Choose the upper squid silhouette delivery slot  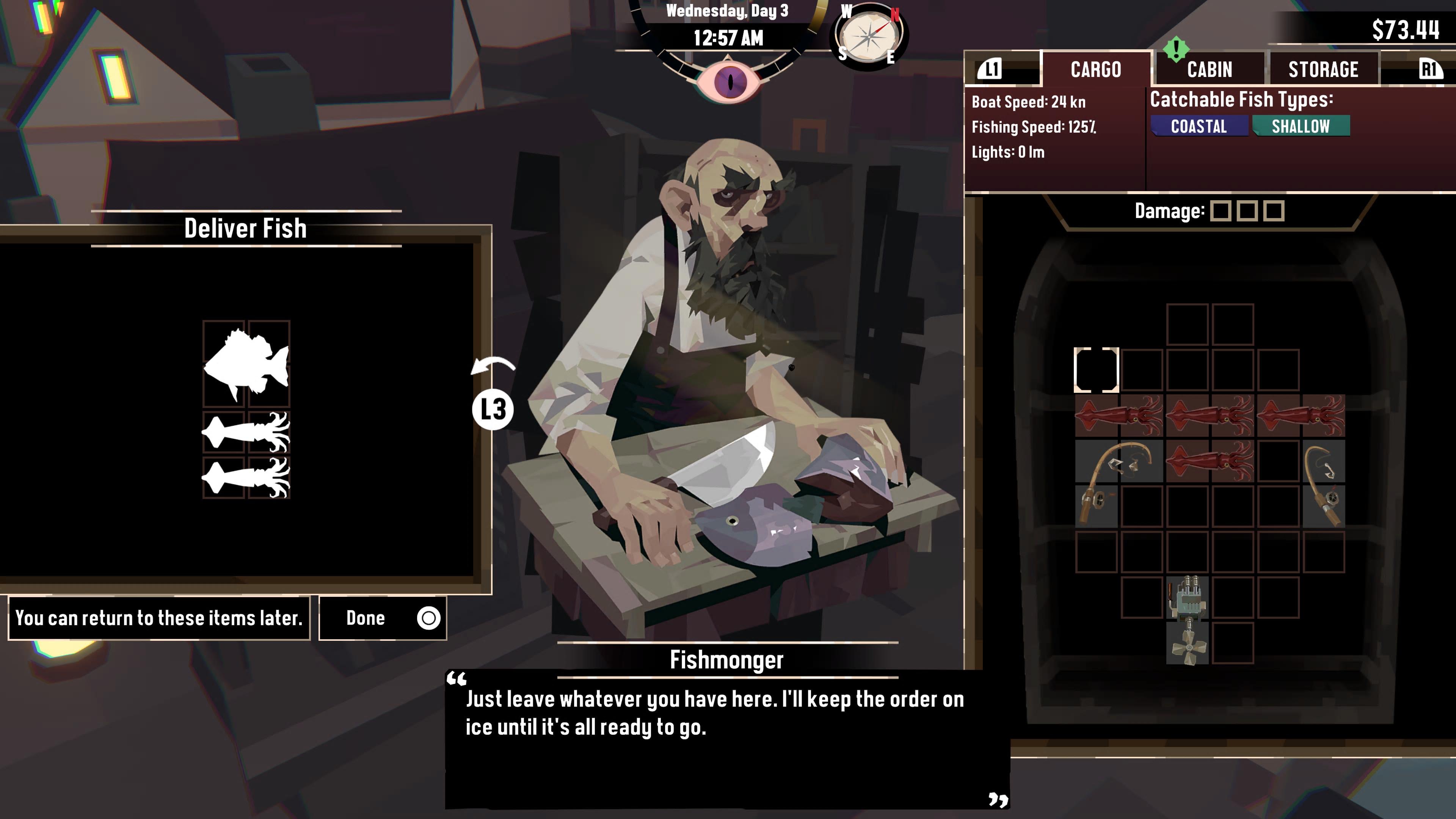tap(246, 432)
